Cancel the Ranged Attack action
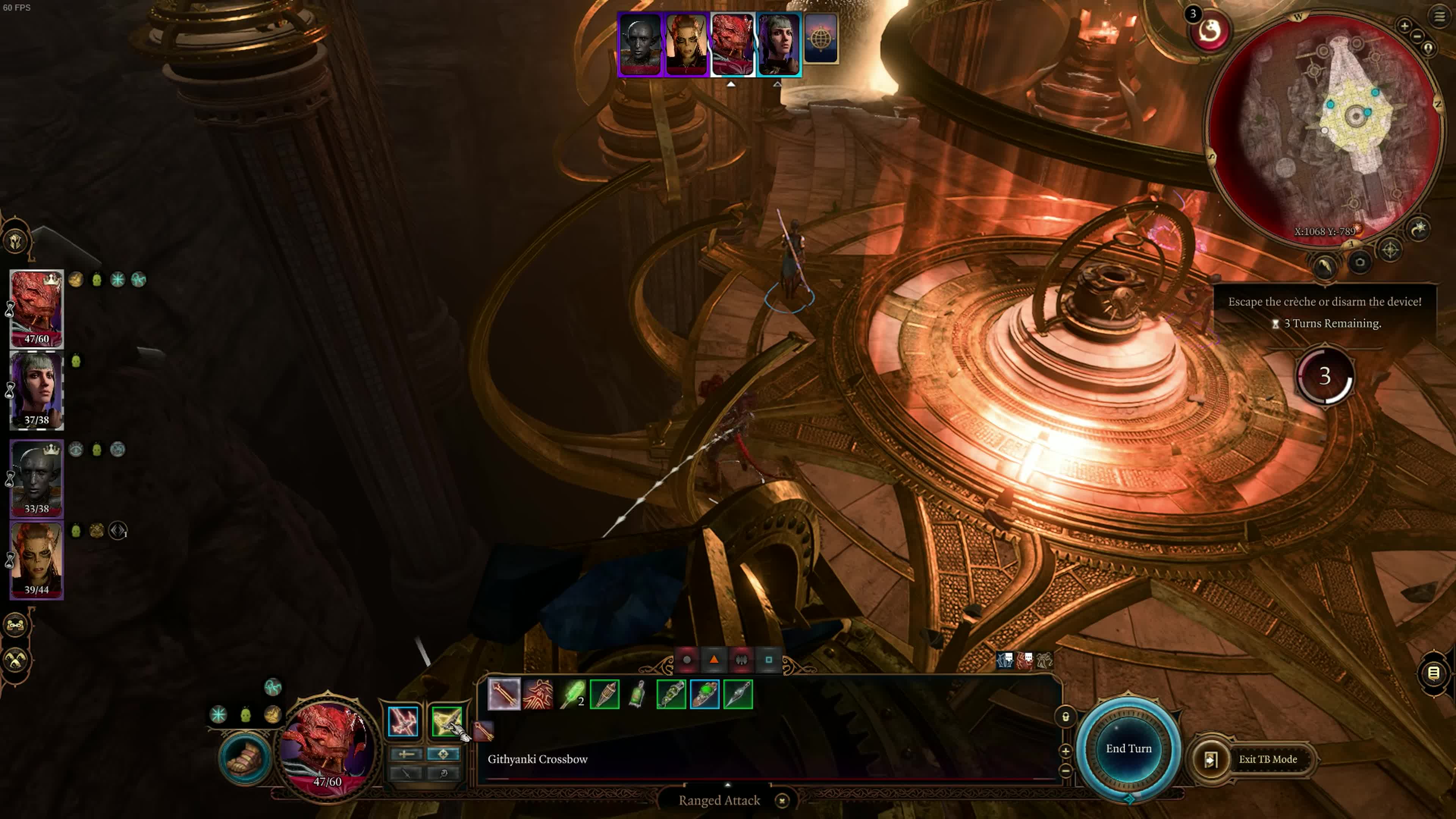Viewport: 1456px width, 819px height. pyautogui.click(x=782, y=800)
